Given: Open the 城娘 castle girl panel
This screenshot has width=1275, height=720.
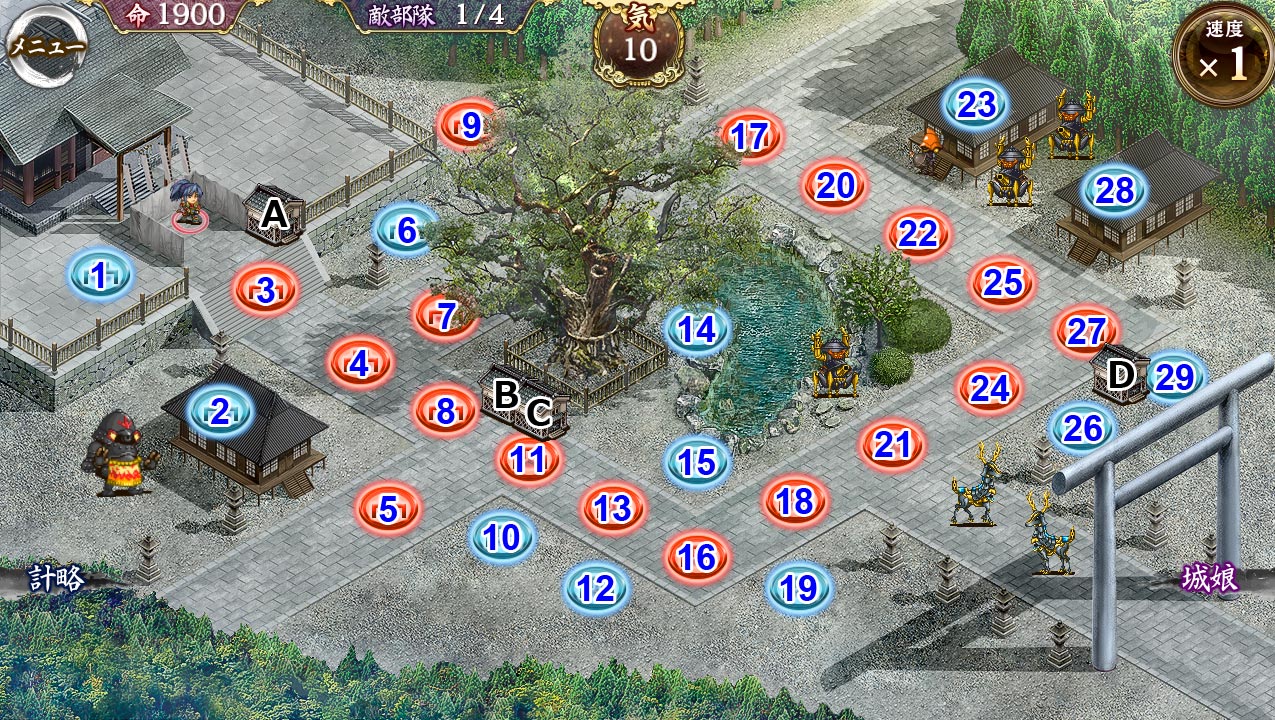Looking at the screenshot, I should [1209, 579].
